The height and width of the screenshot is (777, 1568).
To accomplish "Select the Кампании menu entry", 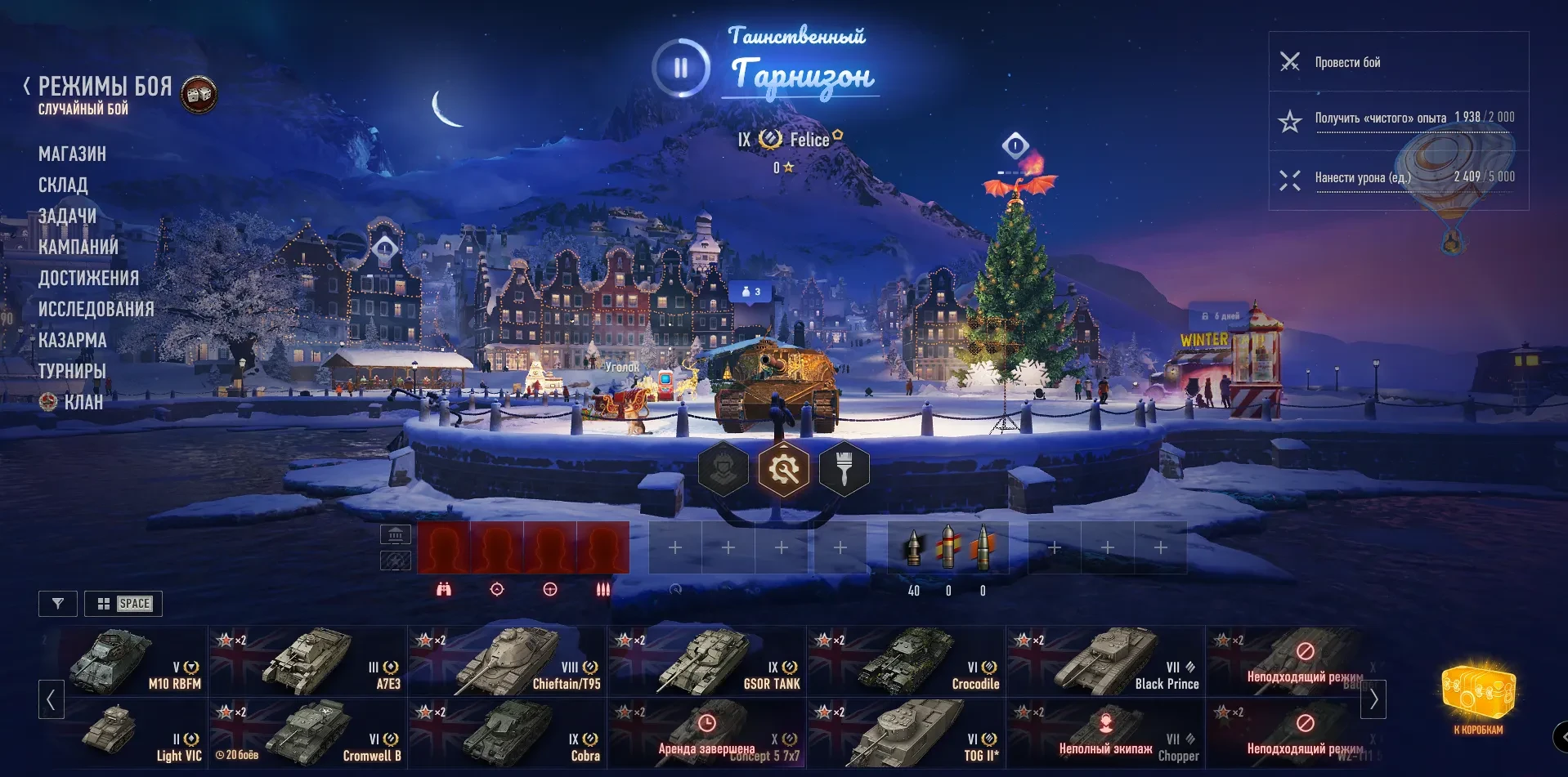I will 78,247.
